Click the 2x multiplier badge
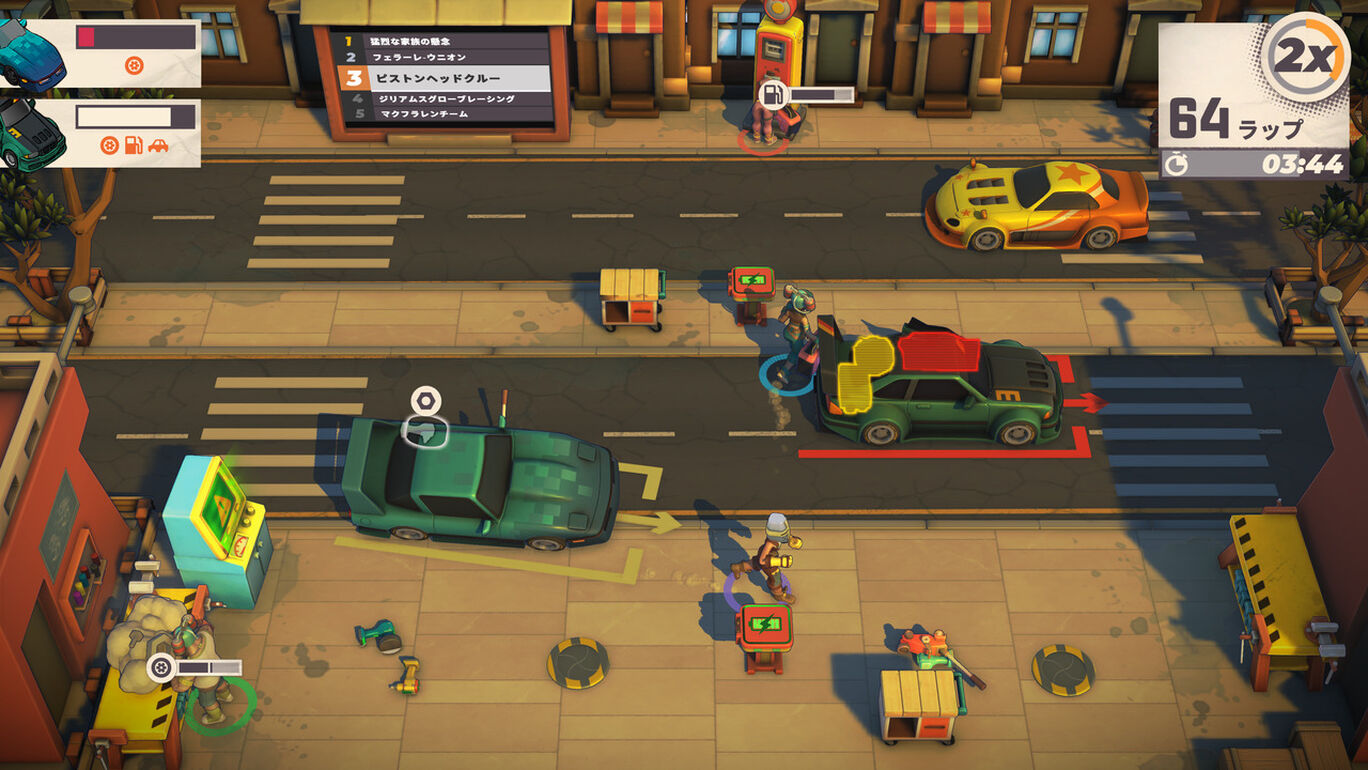1368x770 pixels. [1307, 58]
